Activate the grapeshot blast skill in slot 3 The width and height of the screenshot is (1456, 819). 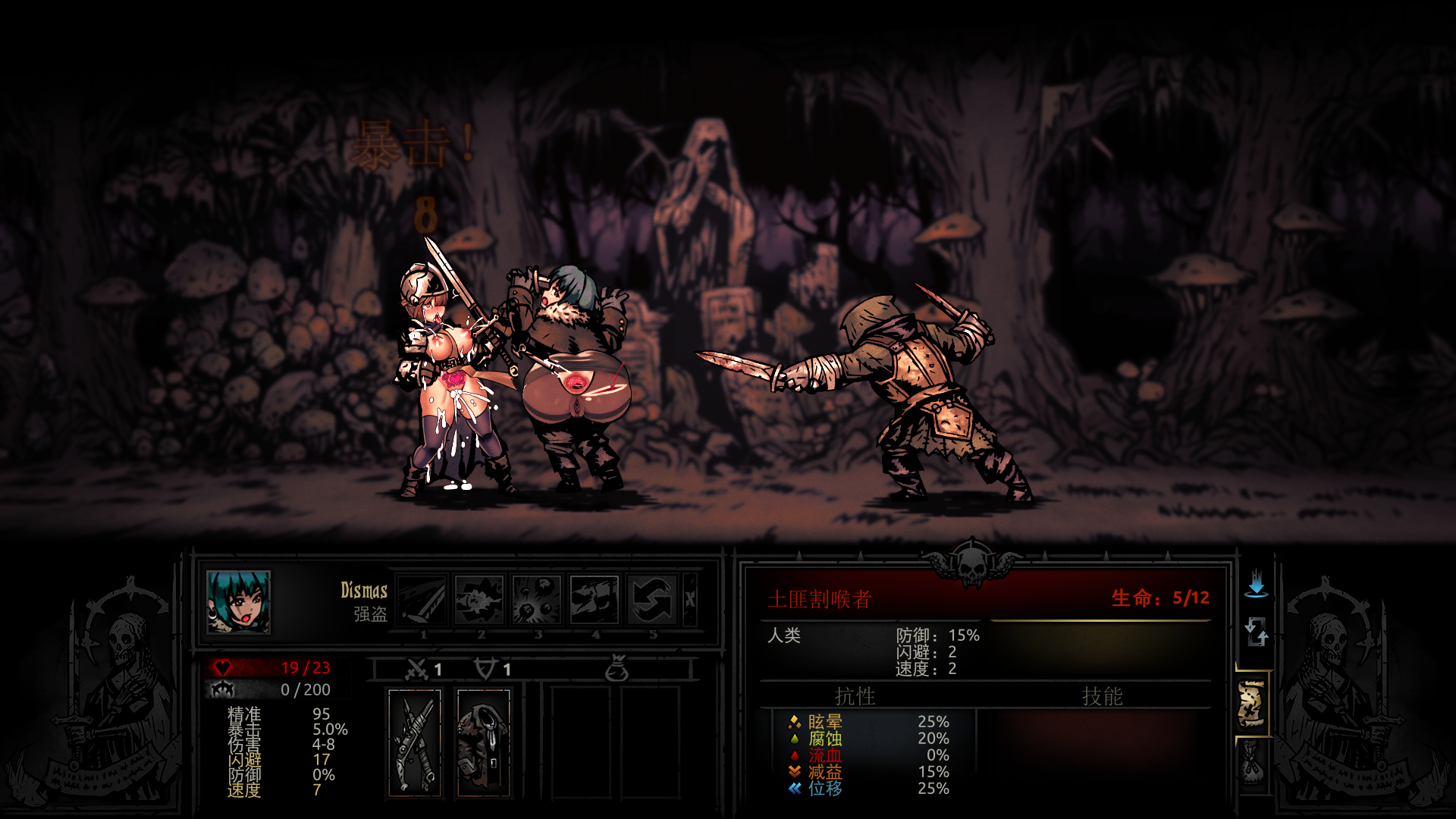[537, 600]
